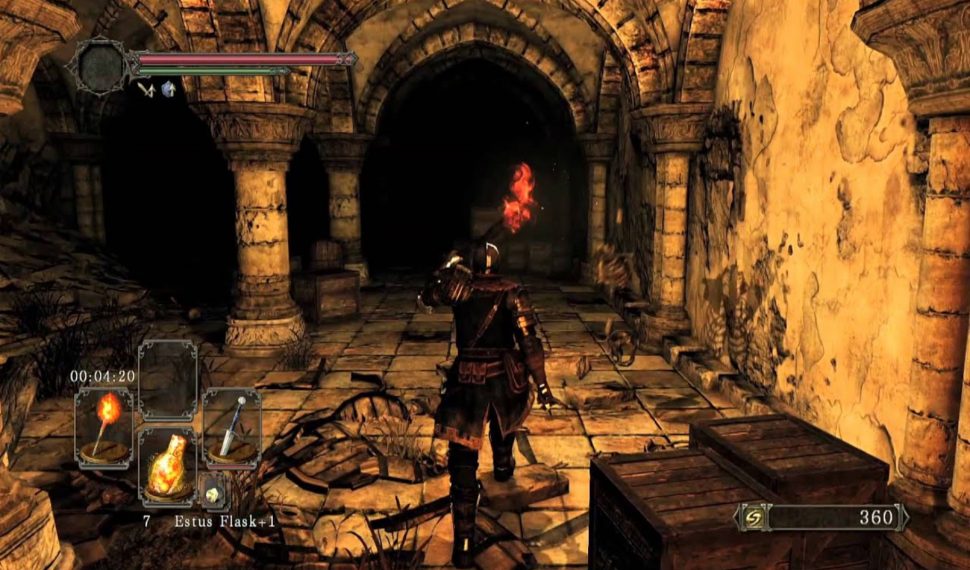This screenshot has height=570, width=970.
Task: Click the empty spell slot above the flask
Action: pos(167,379)
